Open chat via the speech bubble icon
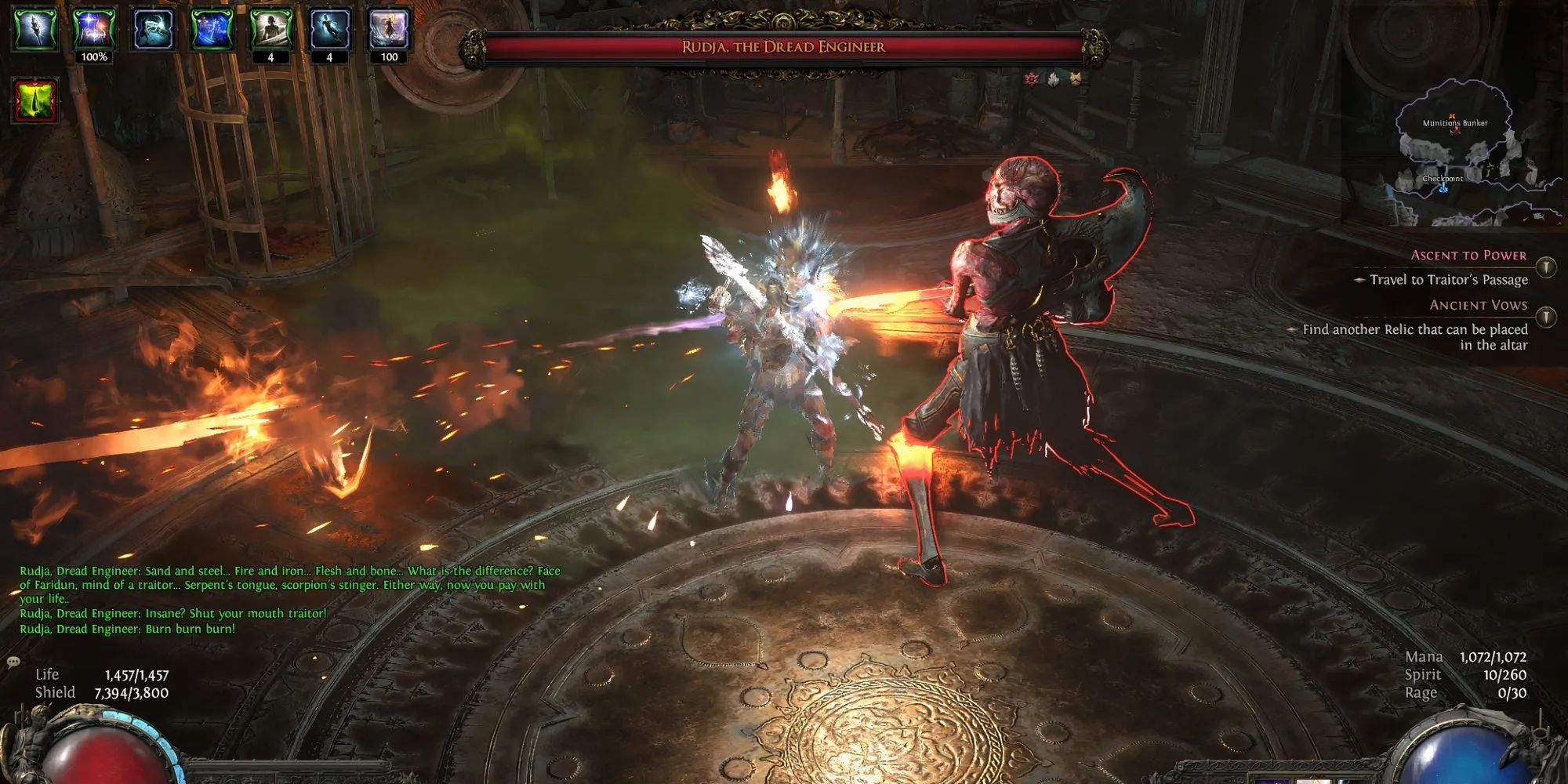Viewport: 1568px width, 784px height. 13,662
